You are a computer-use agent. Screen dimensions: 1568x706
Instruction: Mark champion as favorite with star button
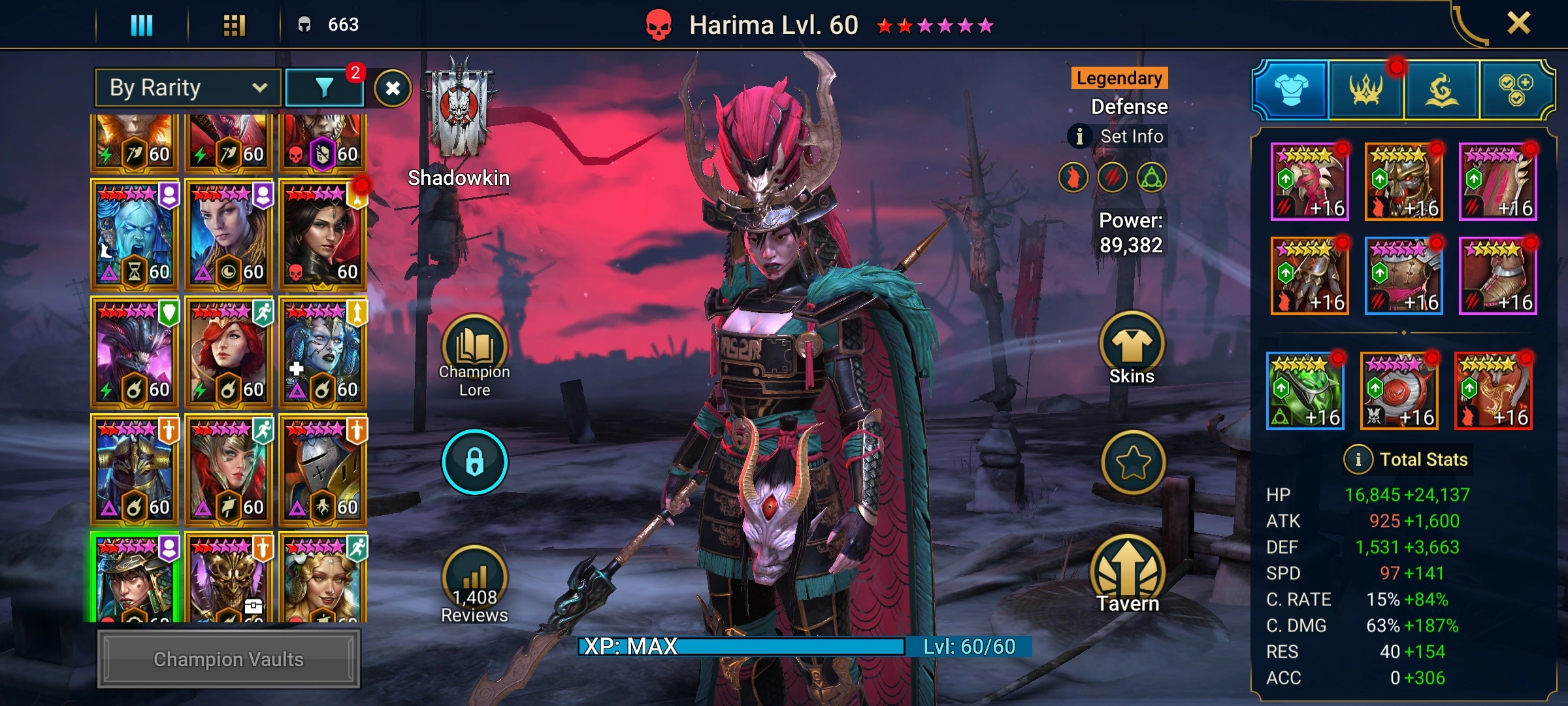(x=1133, y=462)
